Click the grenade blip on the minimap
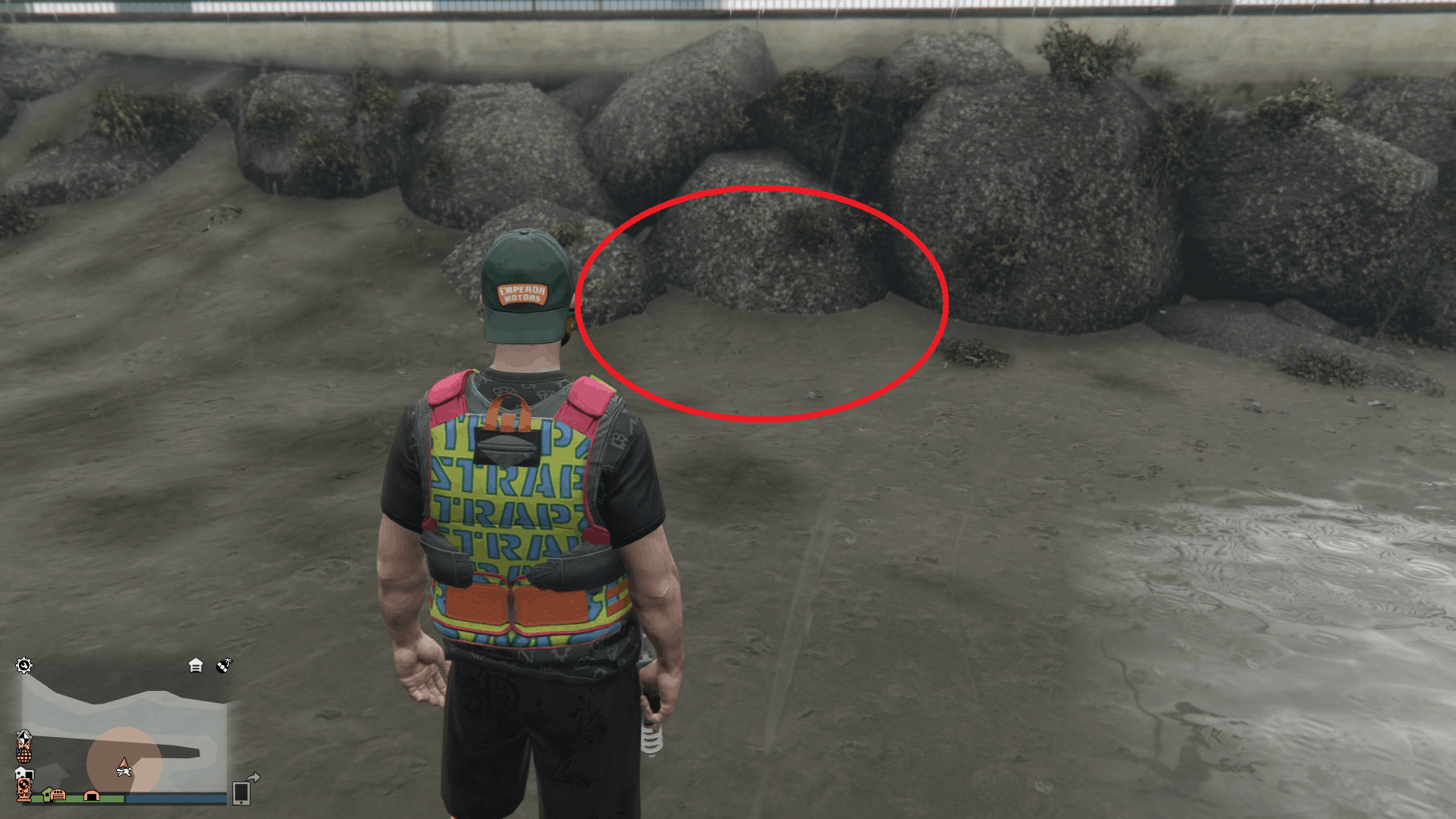Image resolution: width=1456 pixels, height=819 pixels. coord(24,757)
